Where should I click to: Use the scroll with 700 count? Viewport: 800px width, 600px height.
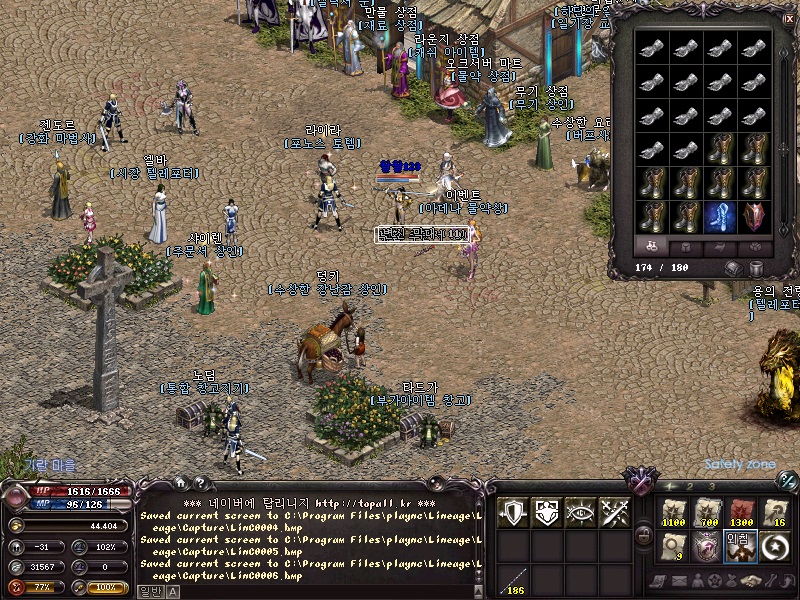(x=707, y=512)
